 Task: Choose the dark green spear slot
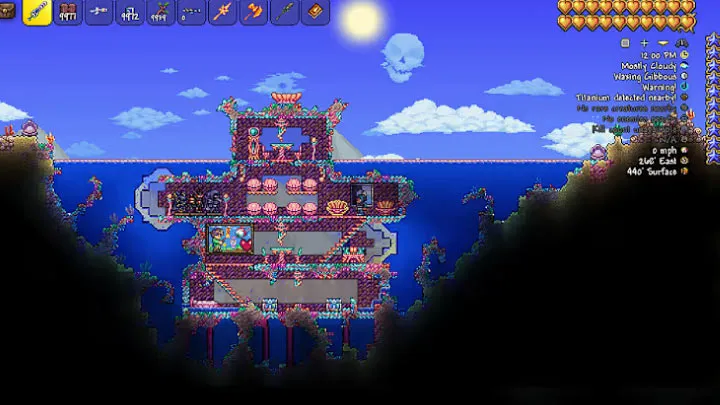pyautogui.click(x=284, y=13)
